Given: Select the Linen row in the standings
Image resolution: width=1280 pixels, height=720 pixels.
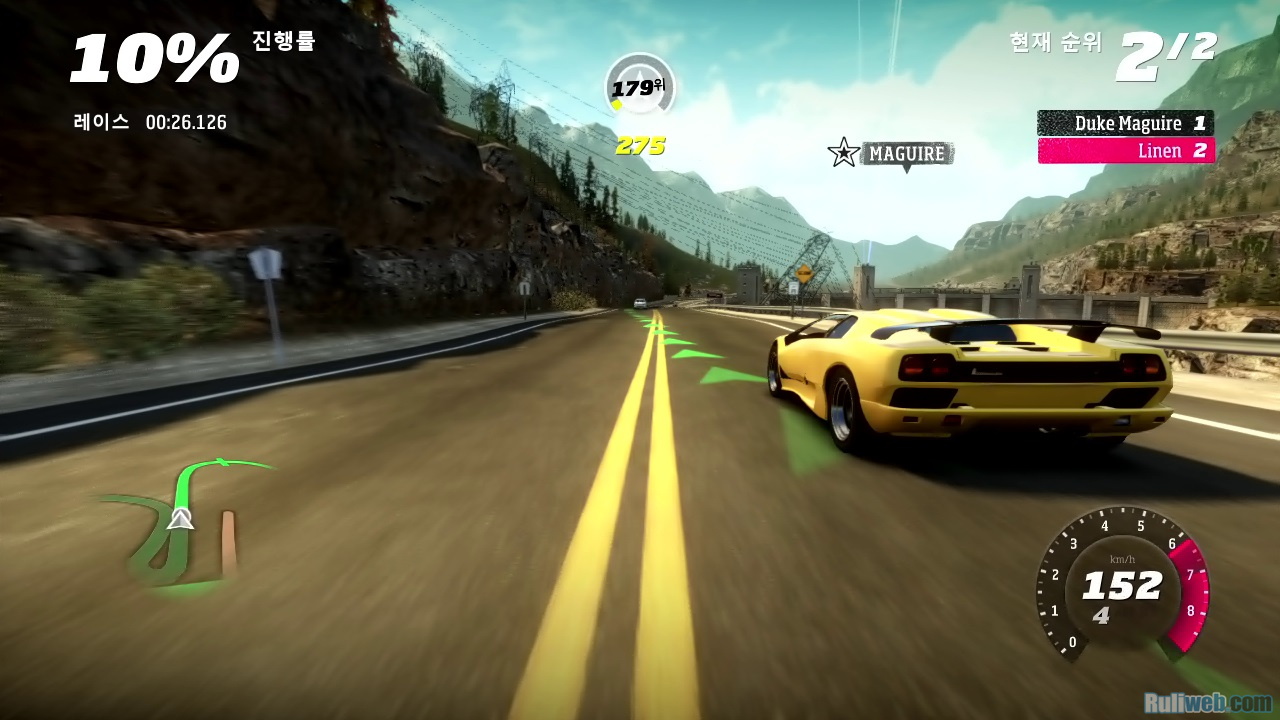Looking at the screenshot, I should [x=1126, y=151].
